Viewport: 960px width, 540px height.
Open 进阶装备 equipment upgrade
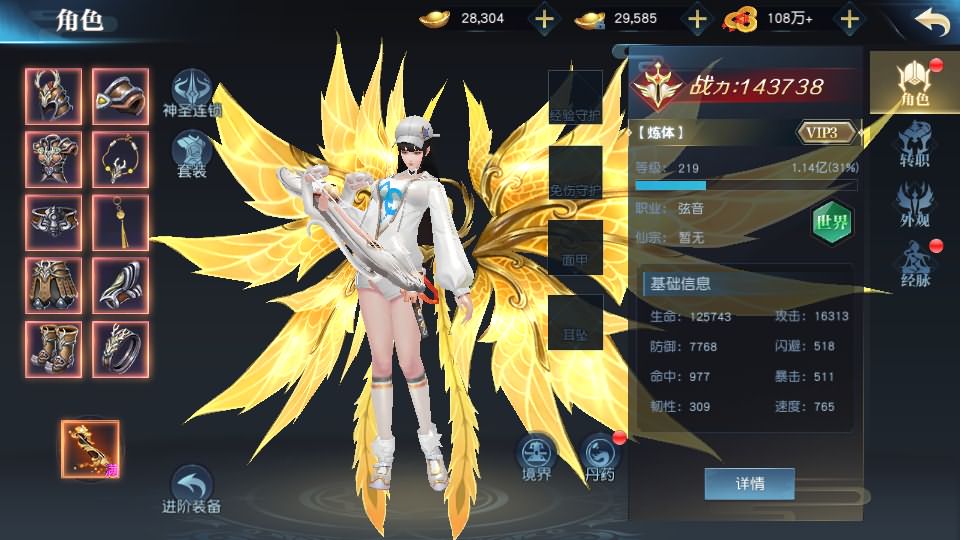[x=191, y=490]
